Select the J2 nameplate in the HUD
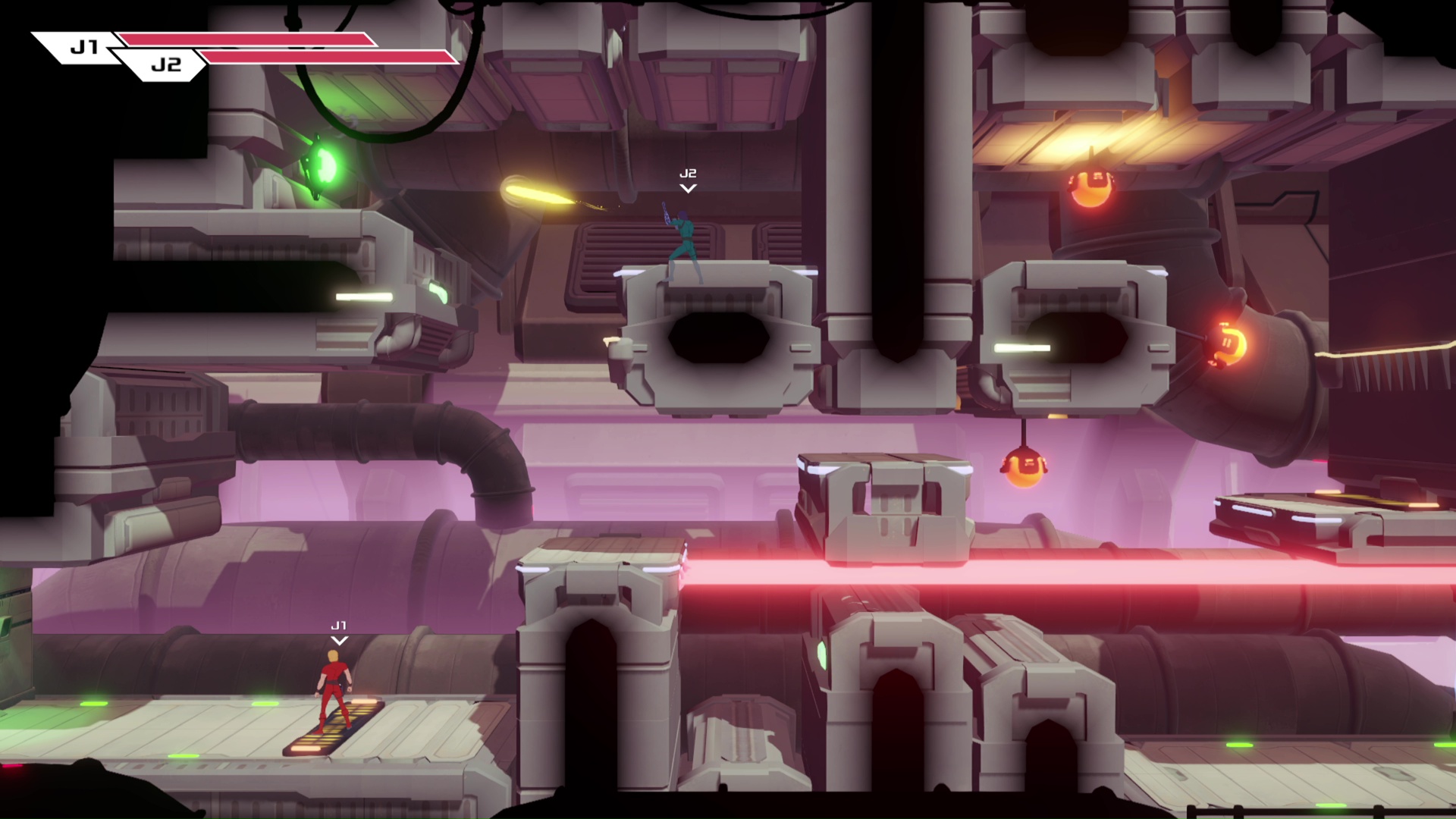Image resolution: width=1456 pixels, height=819 pixels. coord(168,67)
